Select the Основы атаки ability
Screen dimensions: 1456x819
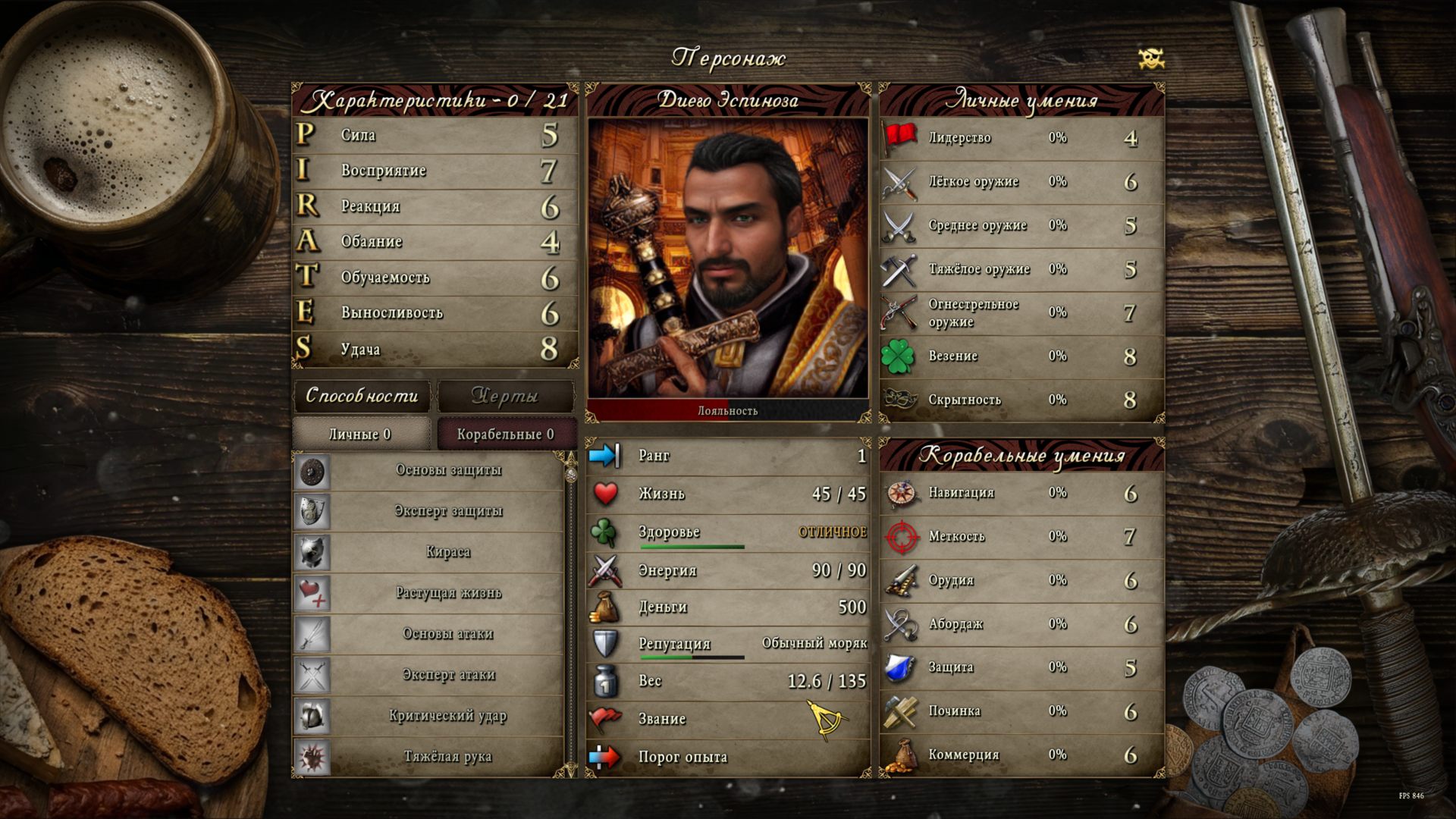[447, 634]
